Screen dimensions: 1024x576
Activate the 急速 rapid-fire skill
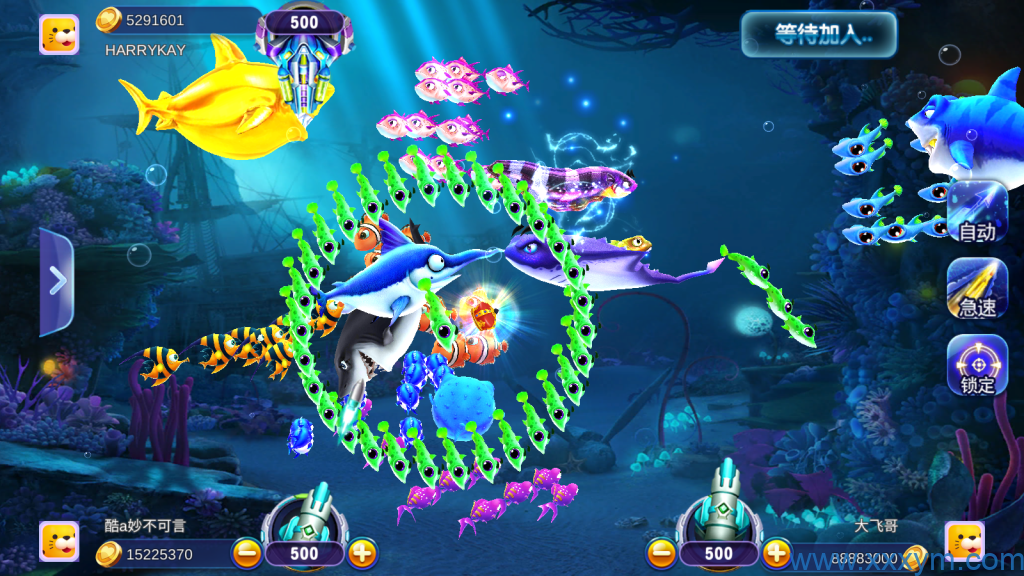977,288
